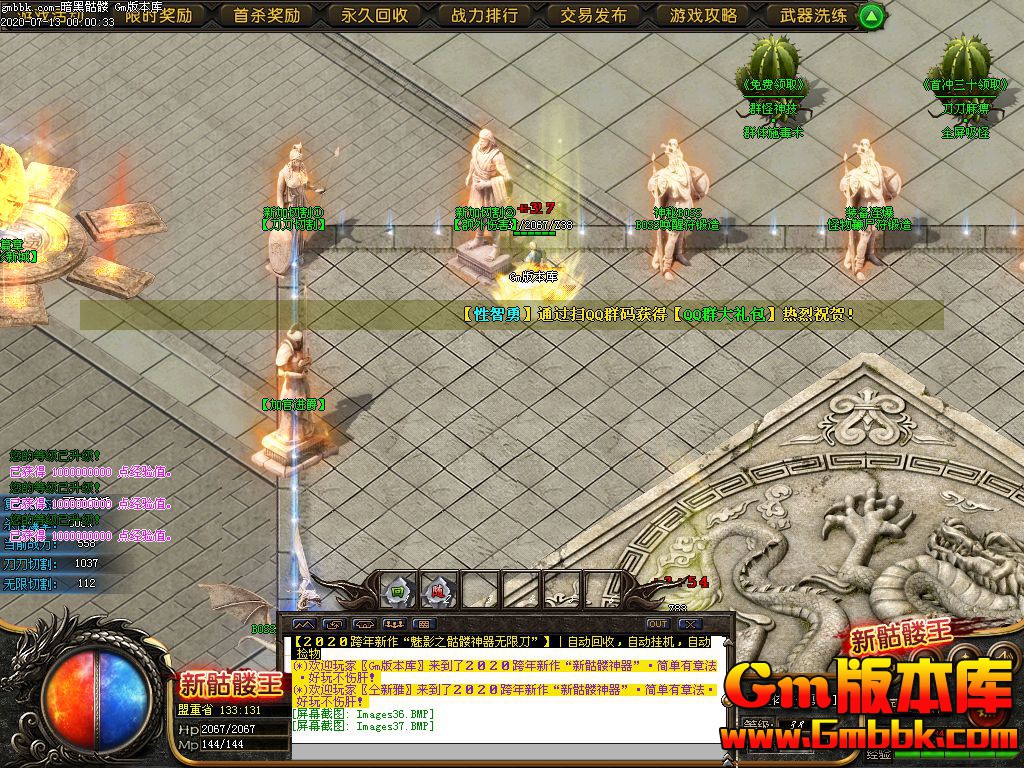The width and height of the screenshot is (1024, 768).
Task: Open the group icon with three figures
Action: click(x=393, y=624)
